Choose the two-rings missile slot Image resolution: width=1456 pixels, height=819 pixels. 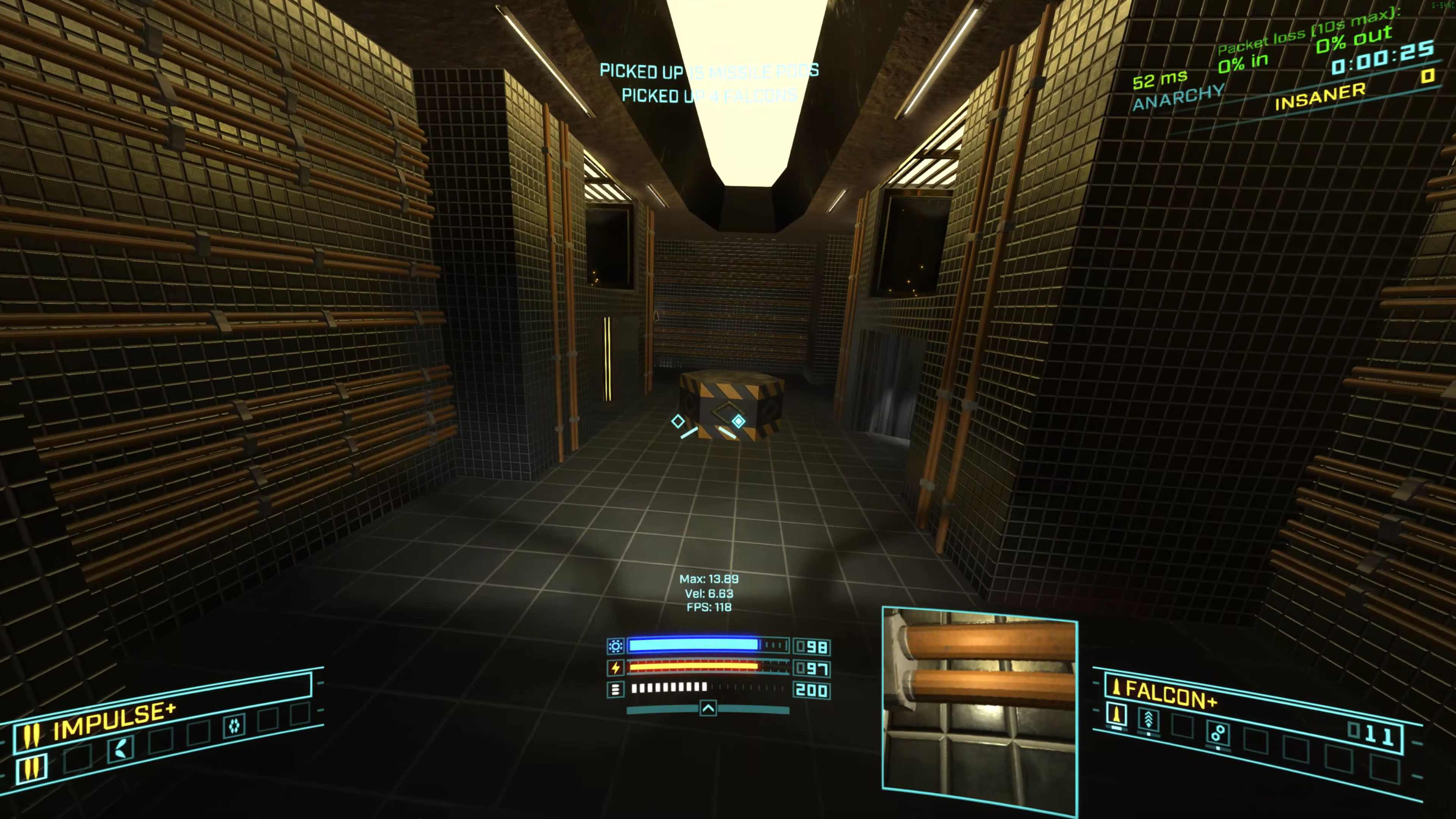pyautogui.click(x=1218, y=733)
